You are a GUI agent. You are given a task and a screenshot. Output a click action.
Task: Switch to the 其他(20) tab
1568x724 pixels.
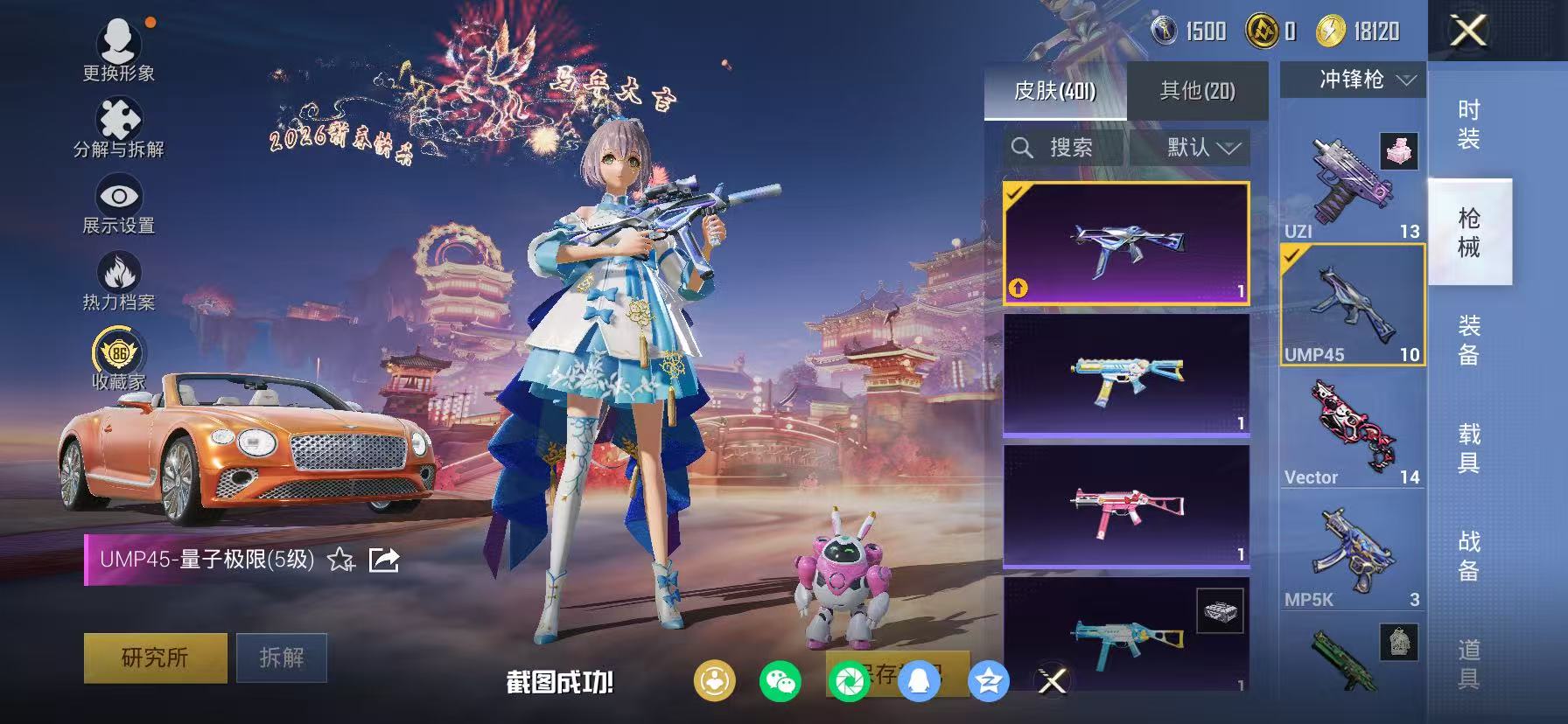click(x=1199, y=90)
